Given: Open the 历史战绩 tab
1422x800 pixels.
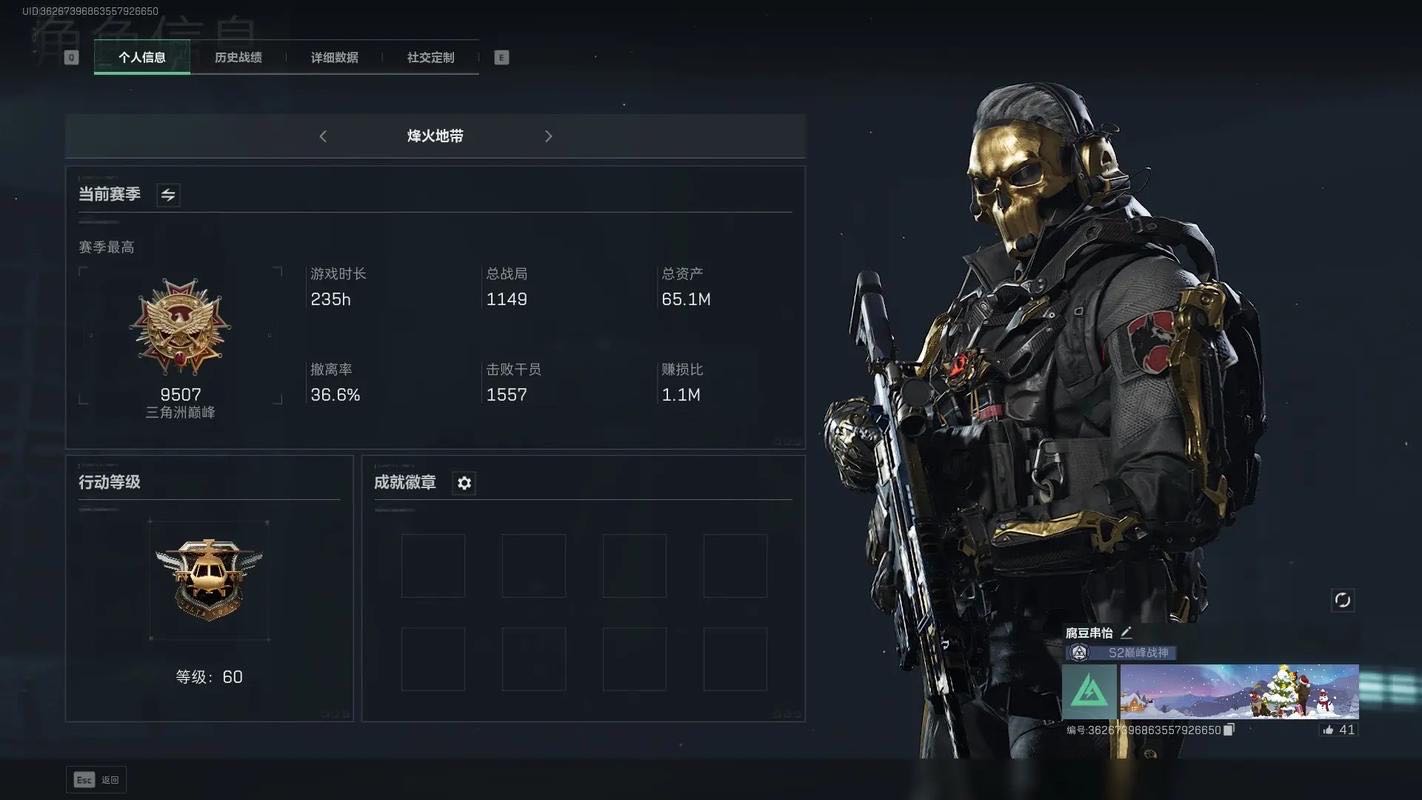Looking at the screenshot, I should click(x=238, y=57).
